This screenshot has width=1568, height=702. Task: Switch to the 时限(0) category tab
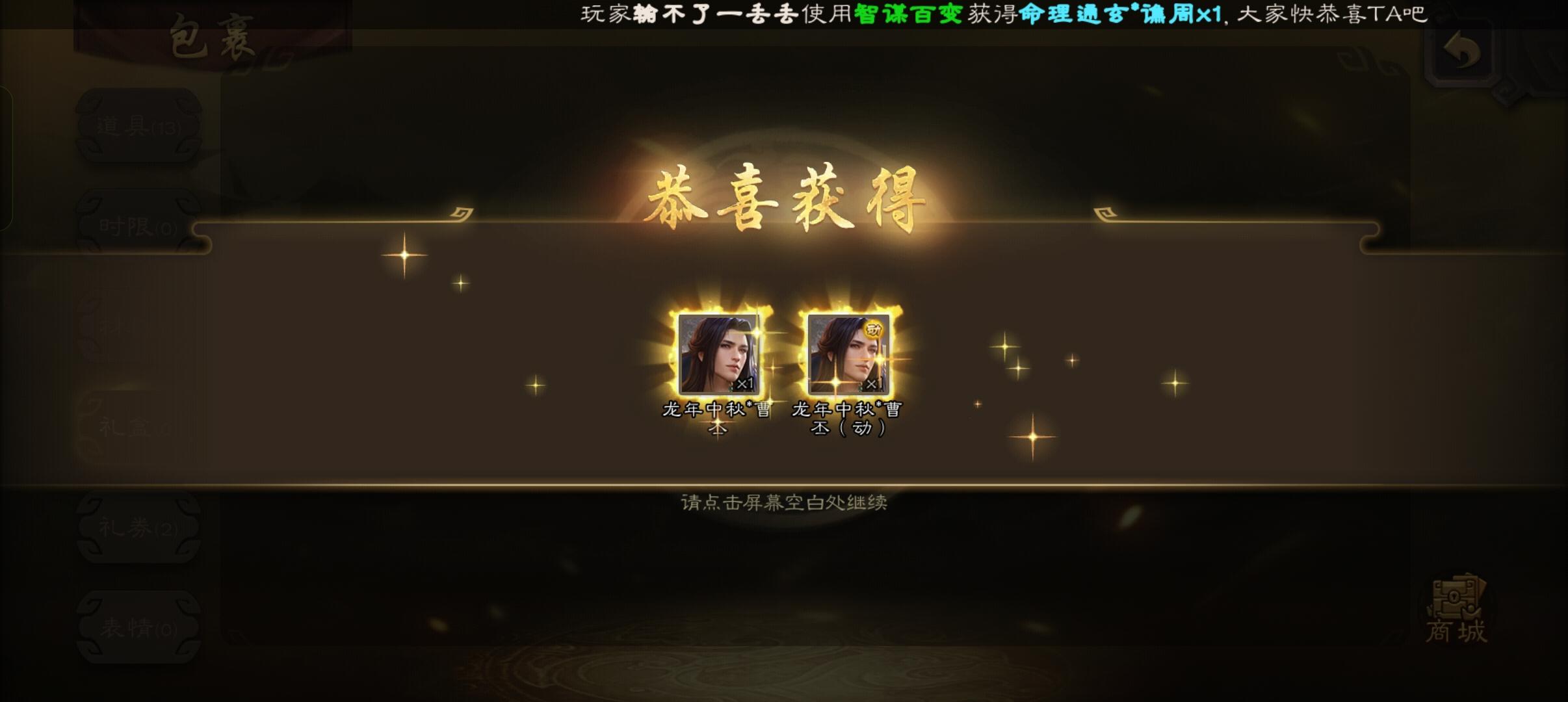point(138,226)
